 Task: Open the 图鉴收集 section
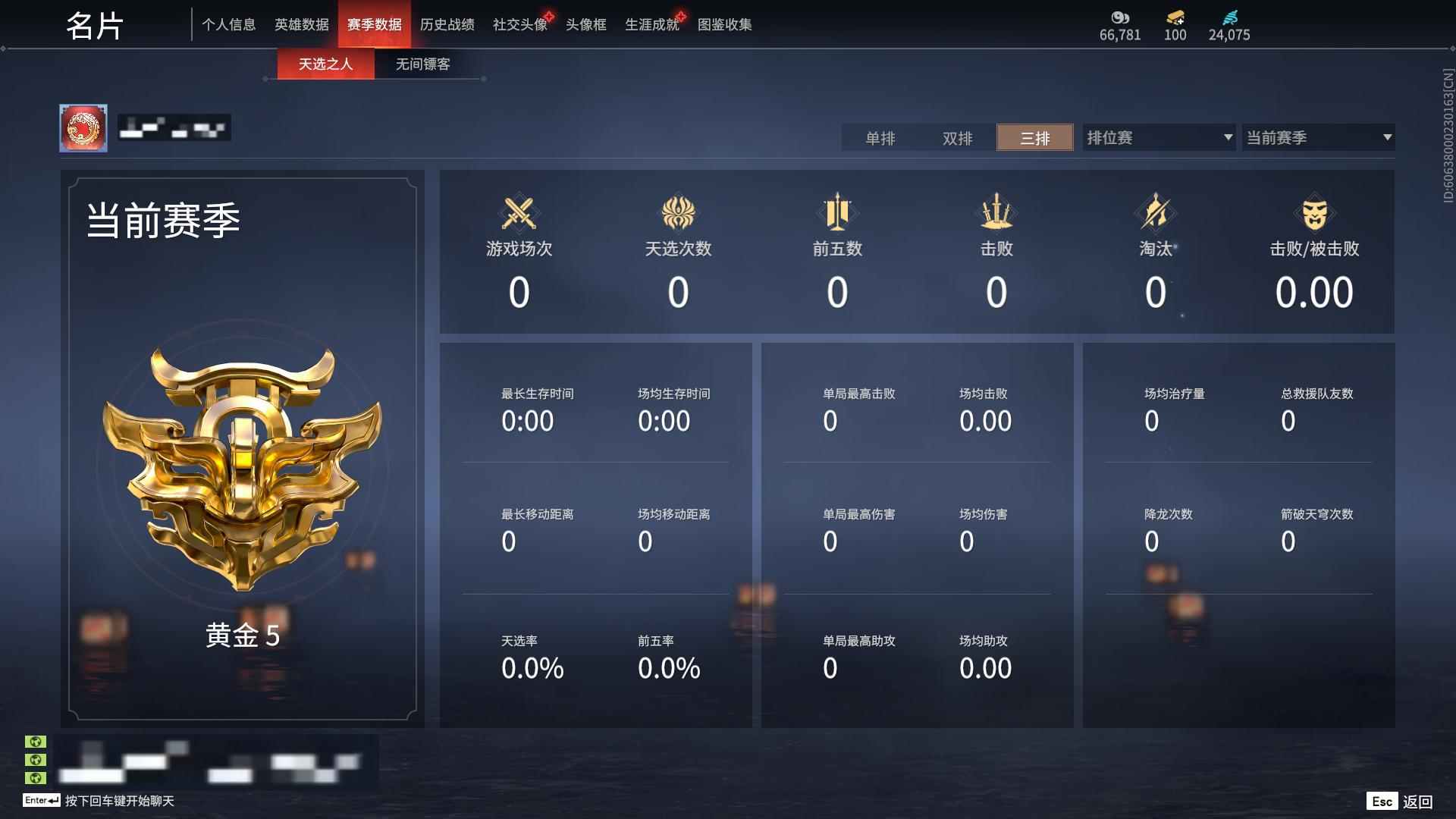tap(723, 24)
